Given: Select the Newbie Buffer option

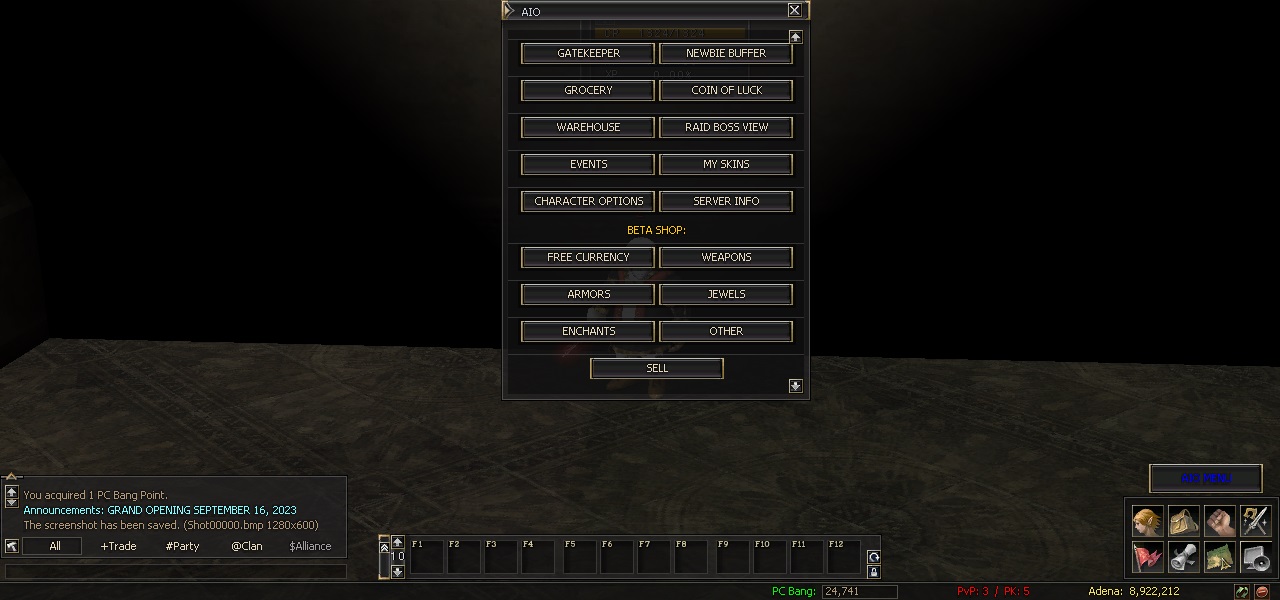Looking at the screenshot, I should [726, 53].
